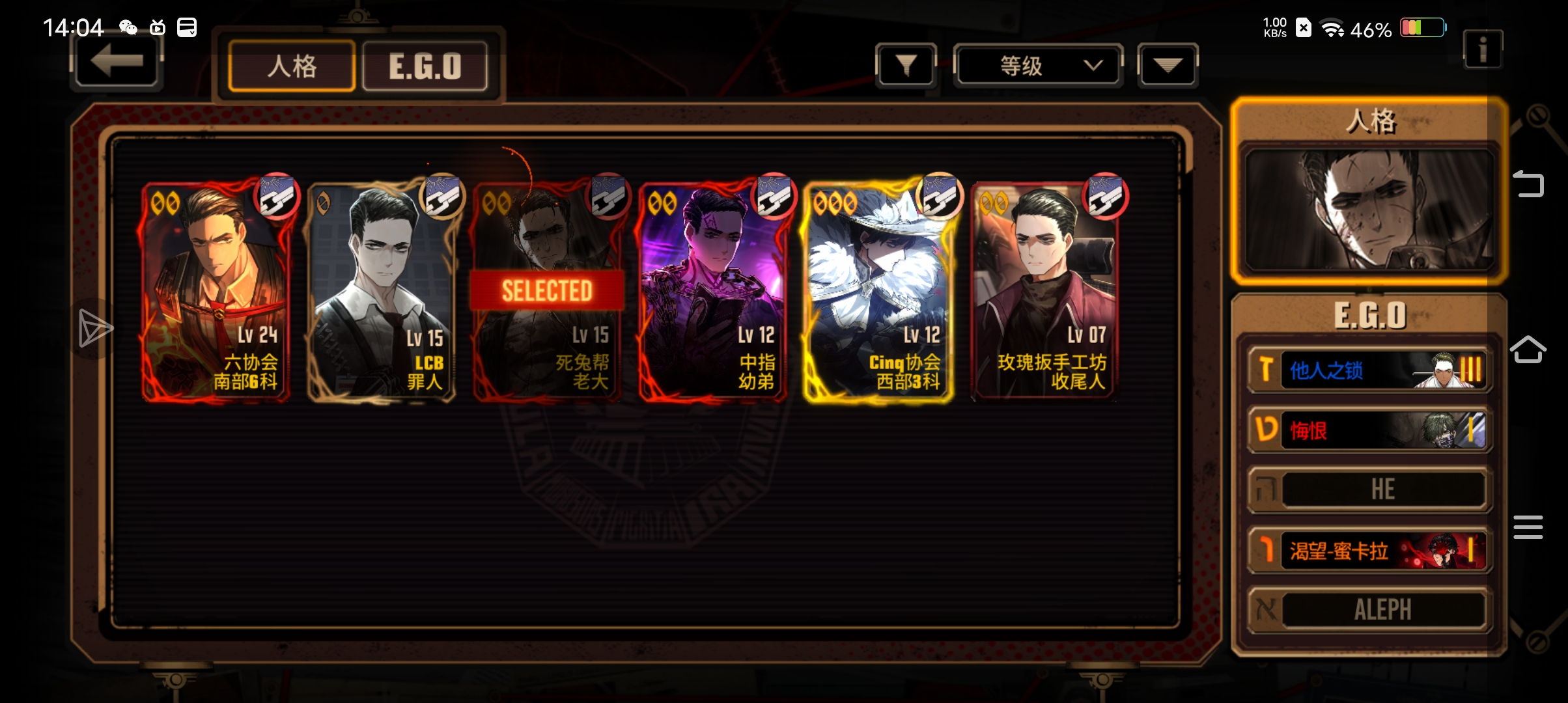Switch to the 人格 tab
1568x703 pixels.
point(292,66)
